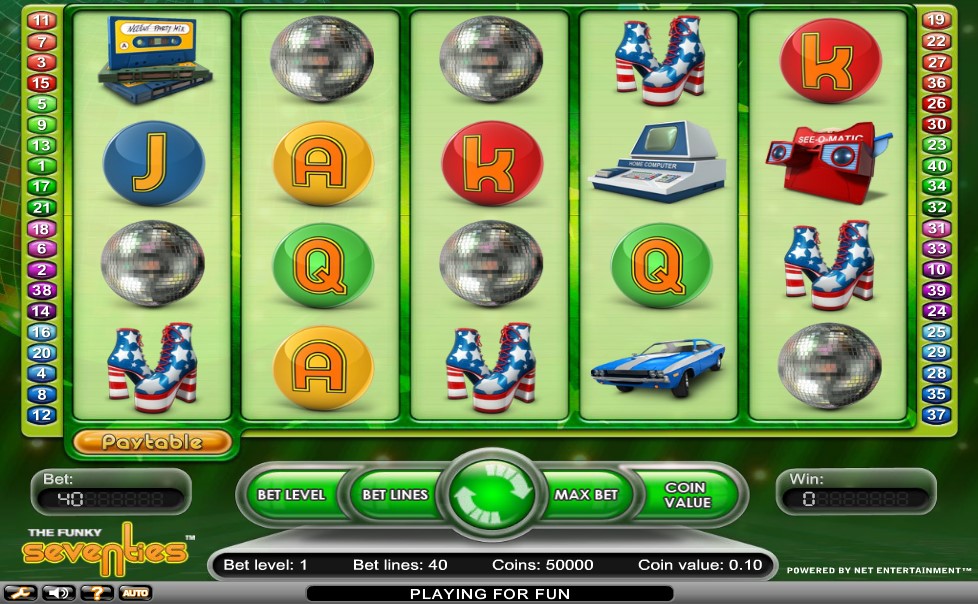Screen dimensions: 978x604
Task: Adjust the Coin Value
Action: 685,494
